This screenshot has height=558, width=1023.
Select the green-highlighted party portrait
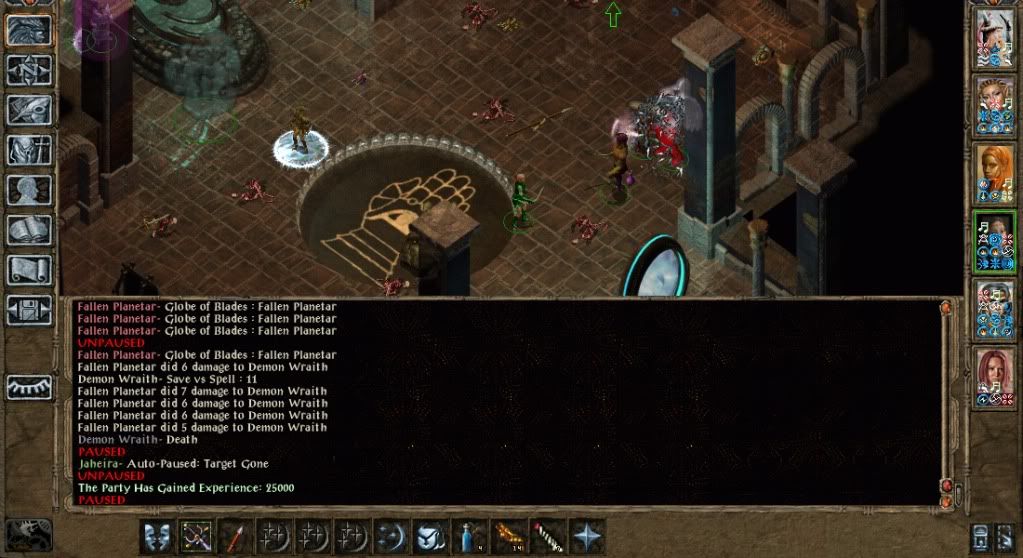tap(995, 241)
